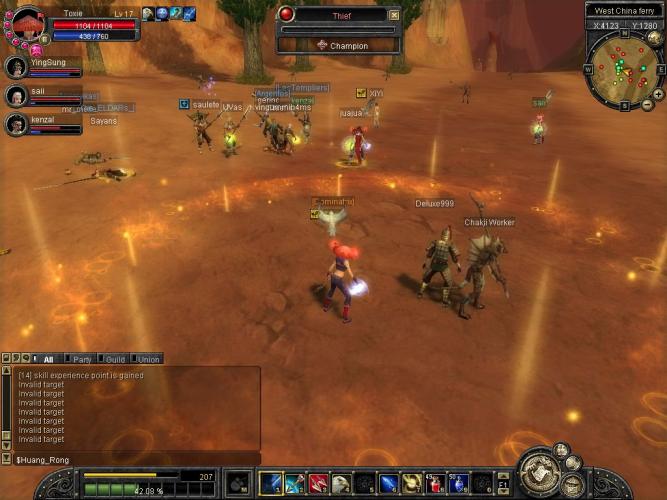Switch to the Guild chat tab
Image resolution: width=667 pixels, height=500 pixels.
pyautogui.click(x=115, y=359)
